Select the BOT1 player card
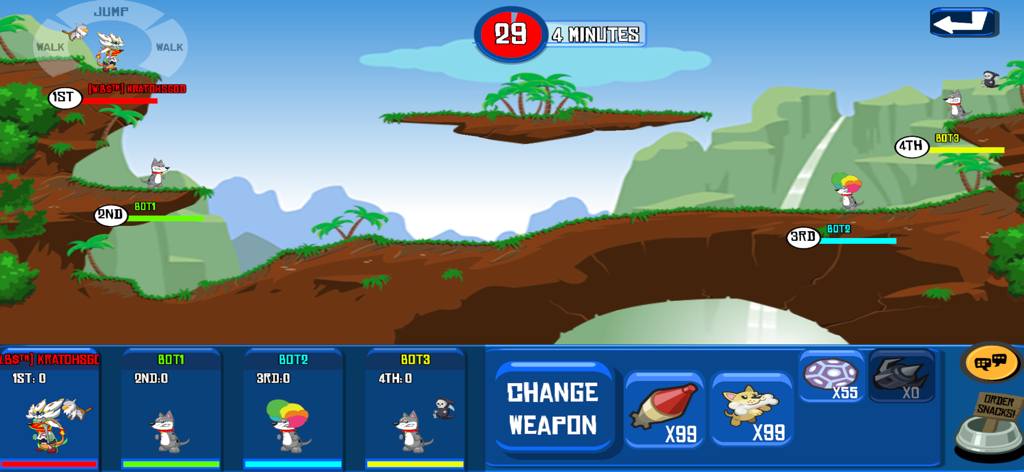This screenshot has width=1024, height=472. click(x=171, y=408)
